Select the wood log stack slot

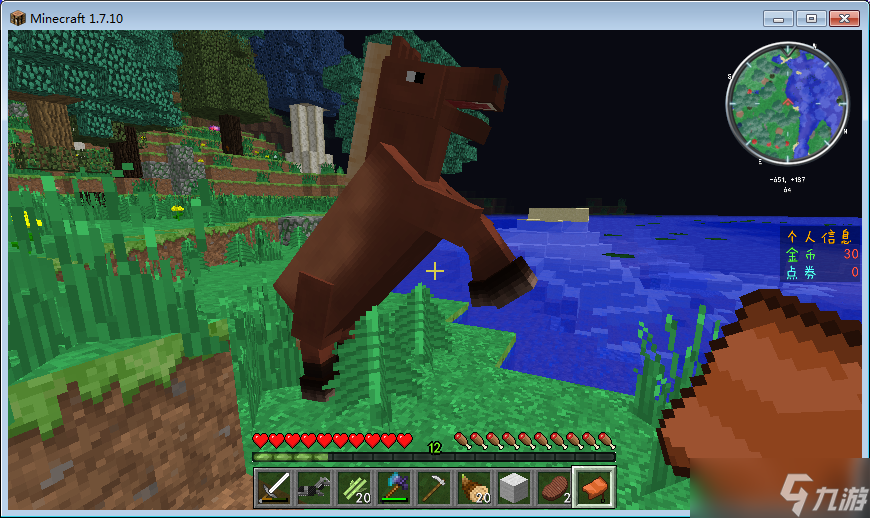pyautogui.click(x=473, y=488)
